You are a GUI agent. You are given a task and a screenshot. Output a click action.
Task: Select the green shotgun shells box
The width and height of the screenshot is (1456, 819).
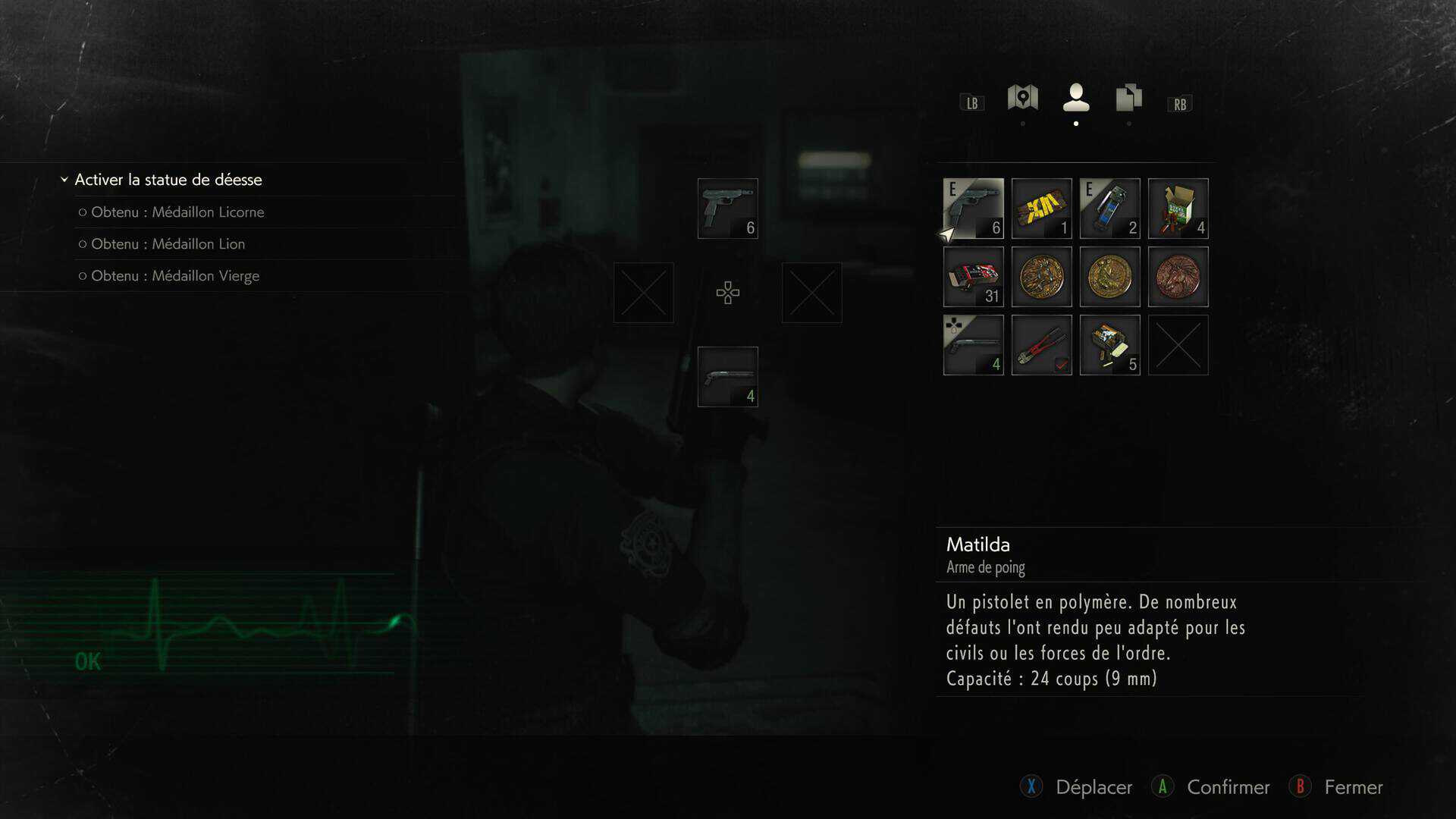1178,209
